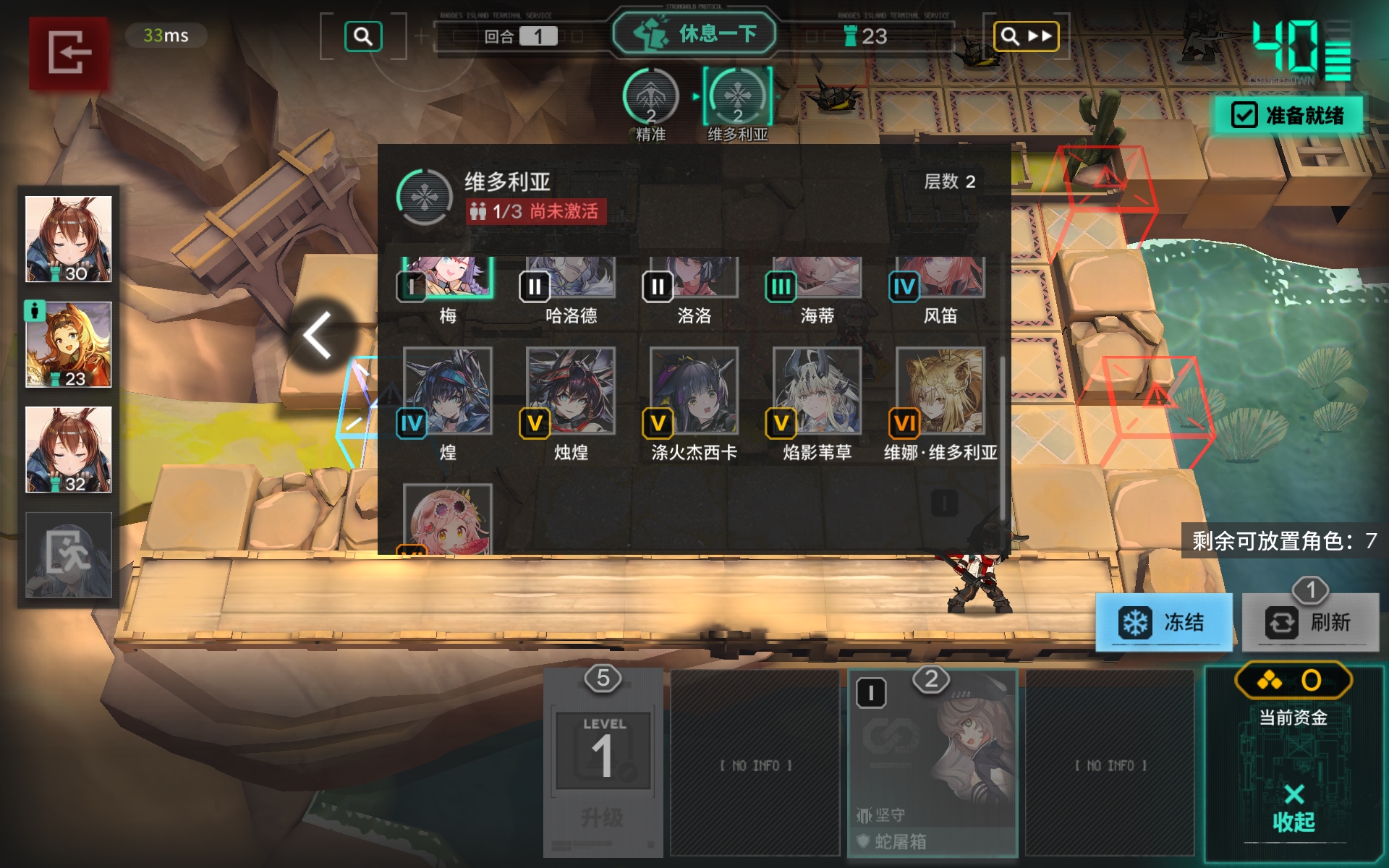Upgrade level with the 升级 card
Screen dimensions: 1389x868
click(x=603, y=763)
